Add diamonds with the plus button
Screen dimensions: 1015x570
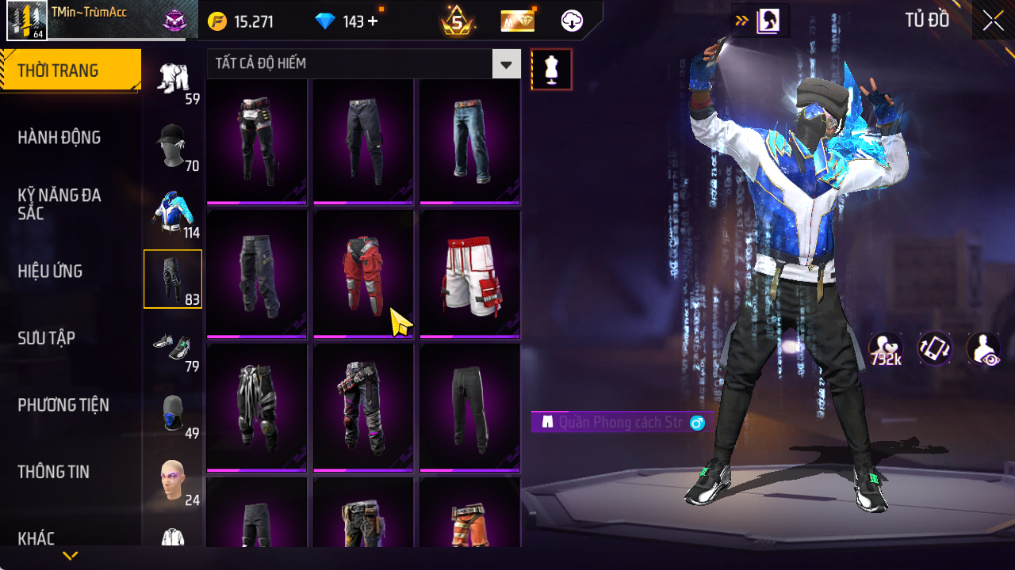point(373,21)
